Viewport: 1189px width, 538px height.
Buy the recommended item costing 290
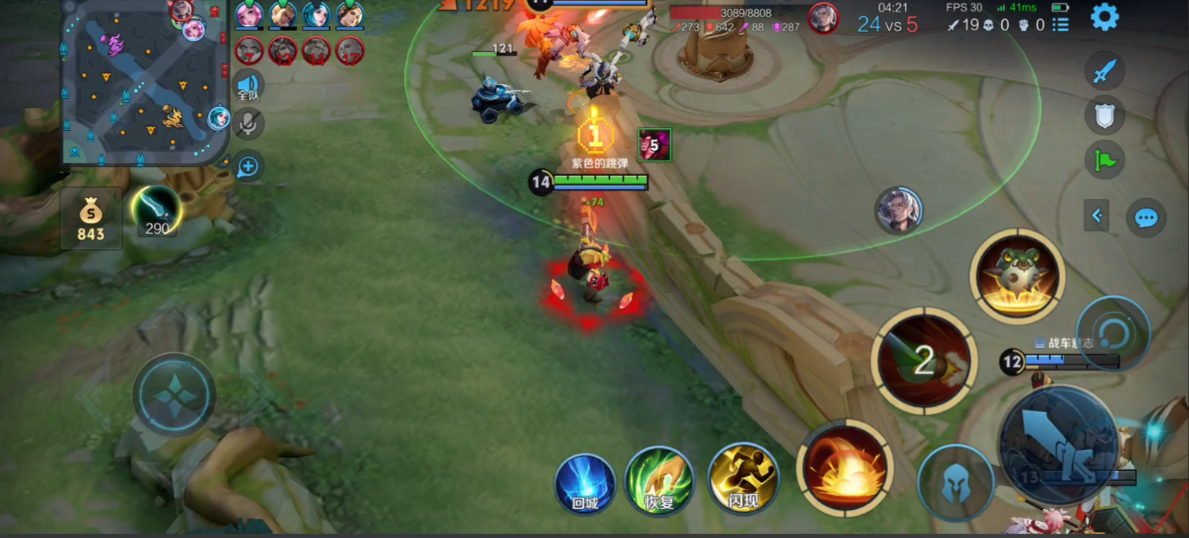156,212
